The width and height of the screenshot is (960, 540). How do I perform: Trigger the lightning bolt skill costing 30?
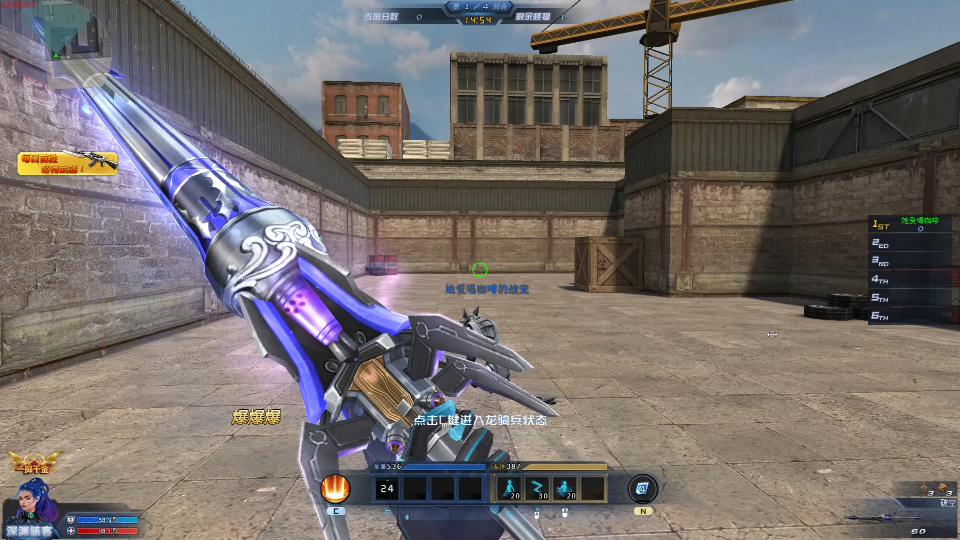tap(538, 488)
